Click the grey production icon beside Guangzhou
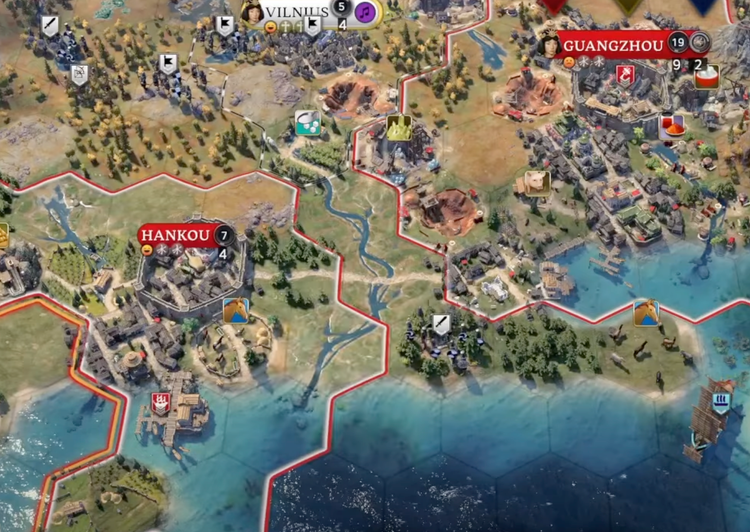Screen dimensions: 750x532 (x=700, y=42)
